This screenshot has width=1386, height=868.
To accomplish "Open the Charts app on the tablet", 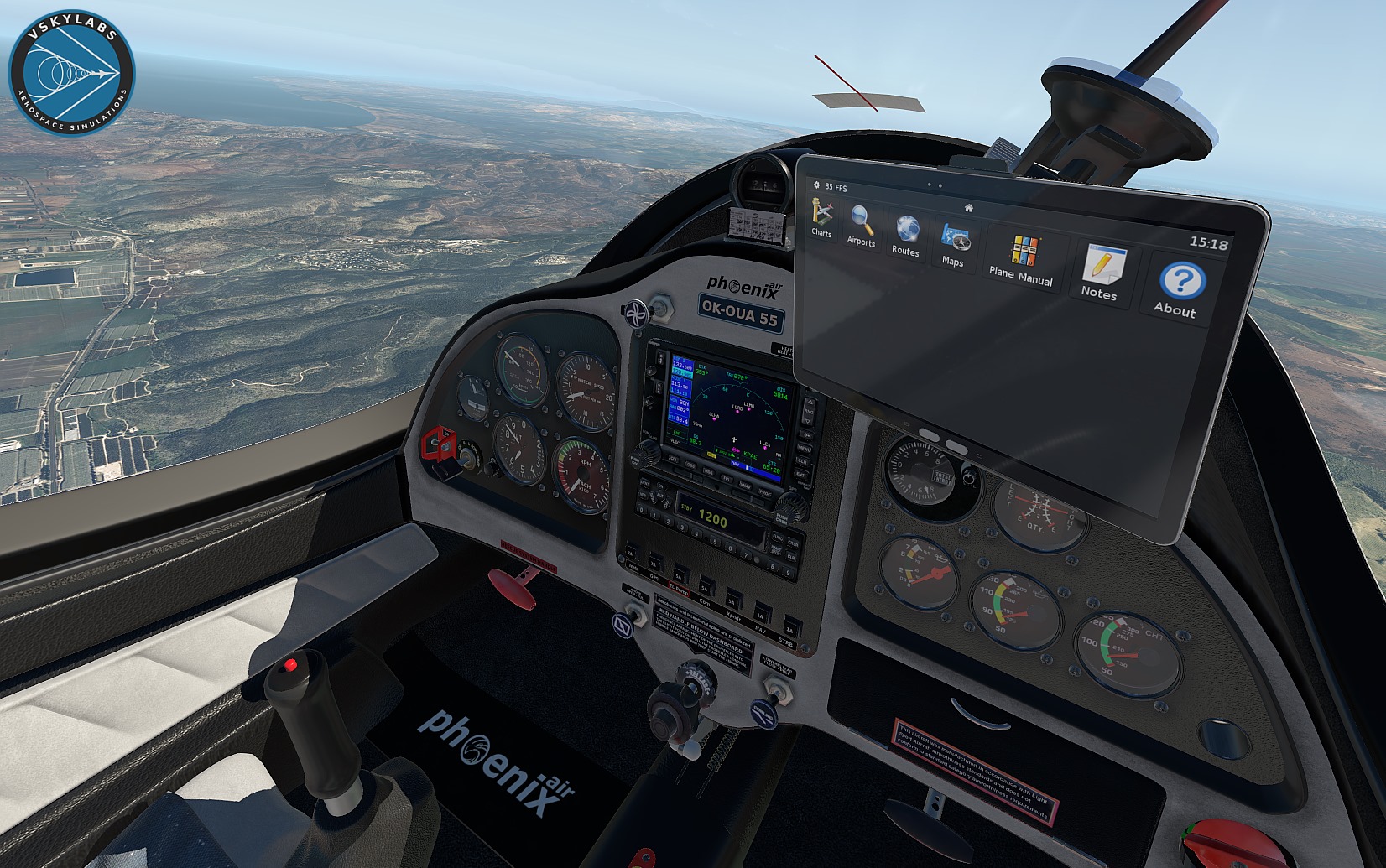I will 821,214.
